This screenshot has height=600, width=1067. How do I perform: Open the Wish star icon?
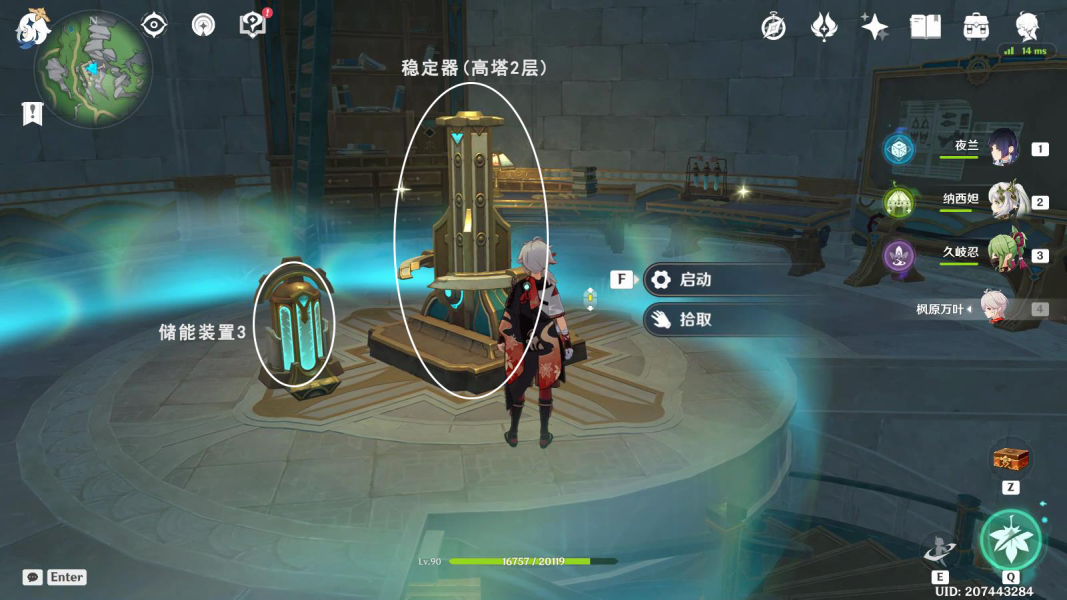point(874,27)
